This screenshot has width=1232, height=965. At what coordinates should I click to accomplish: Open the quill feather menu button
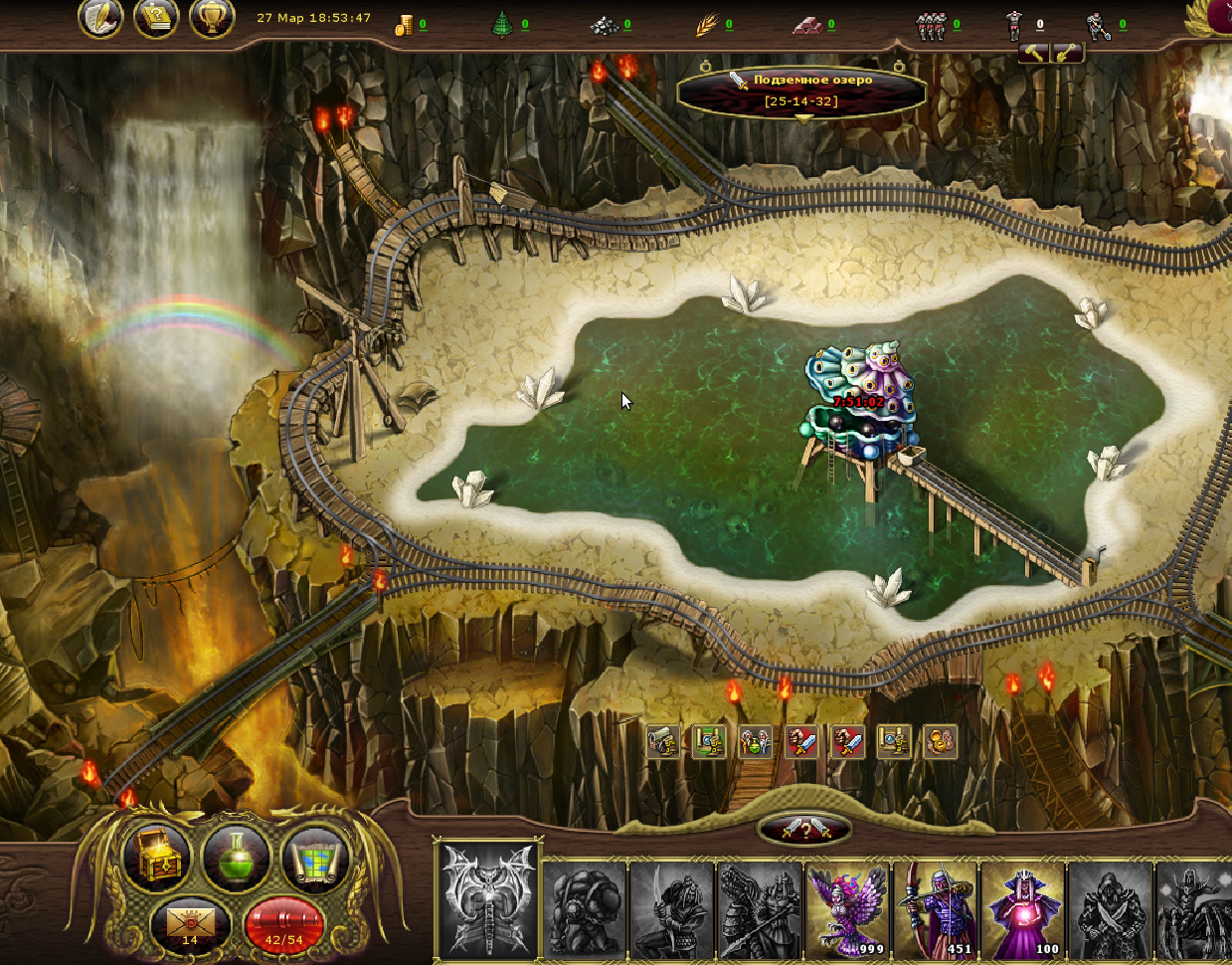(x=99, y=19)
